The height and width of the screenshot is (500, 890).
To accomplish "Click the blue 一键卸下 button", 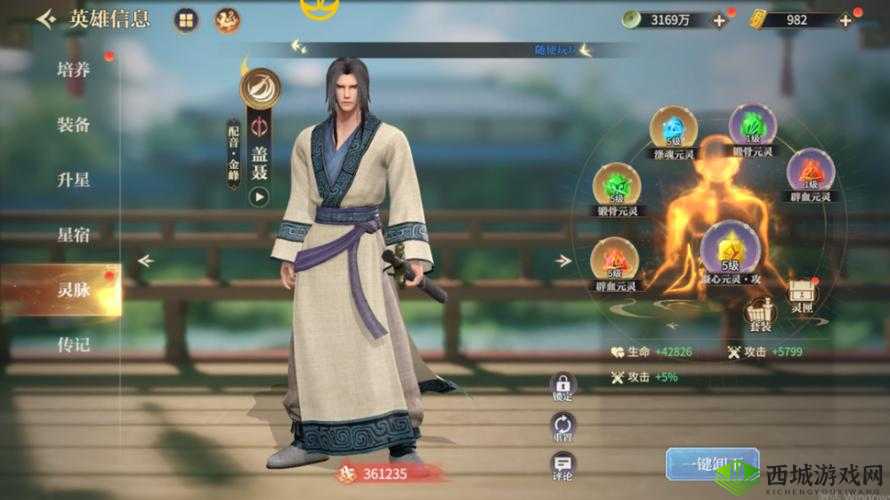I will click(705, 464).
